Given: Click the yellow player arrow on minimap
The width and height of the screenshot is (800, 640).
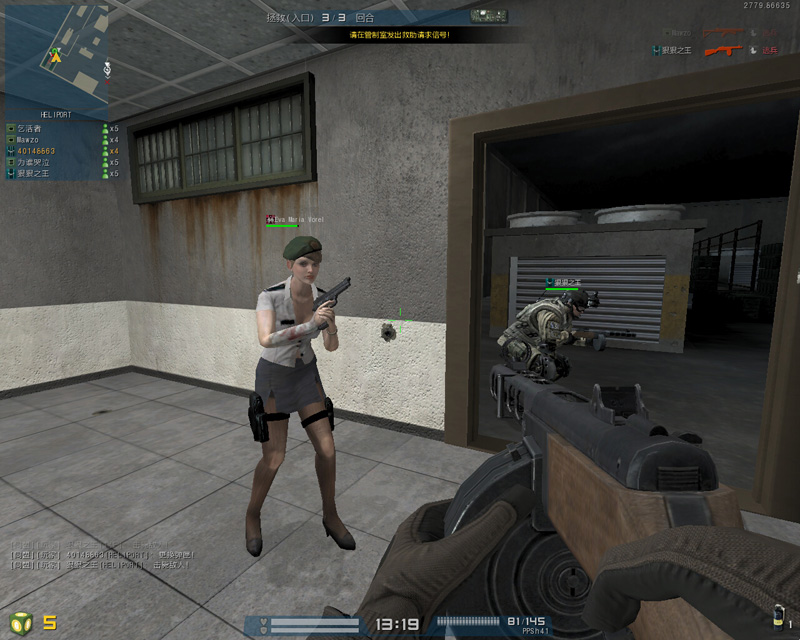Looking at the screenshot, I should [x=56, y=57].
